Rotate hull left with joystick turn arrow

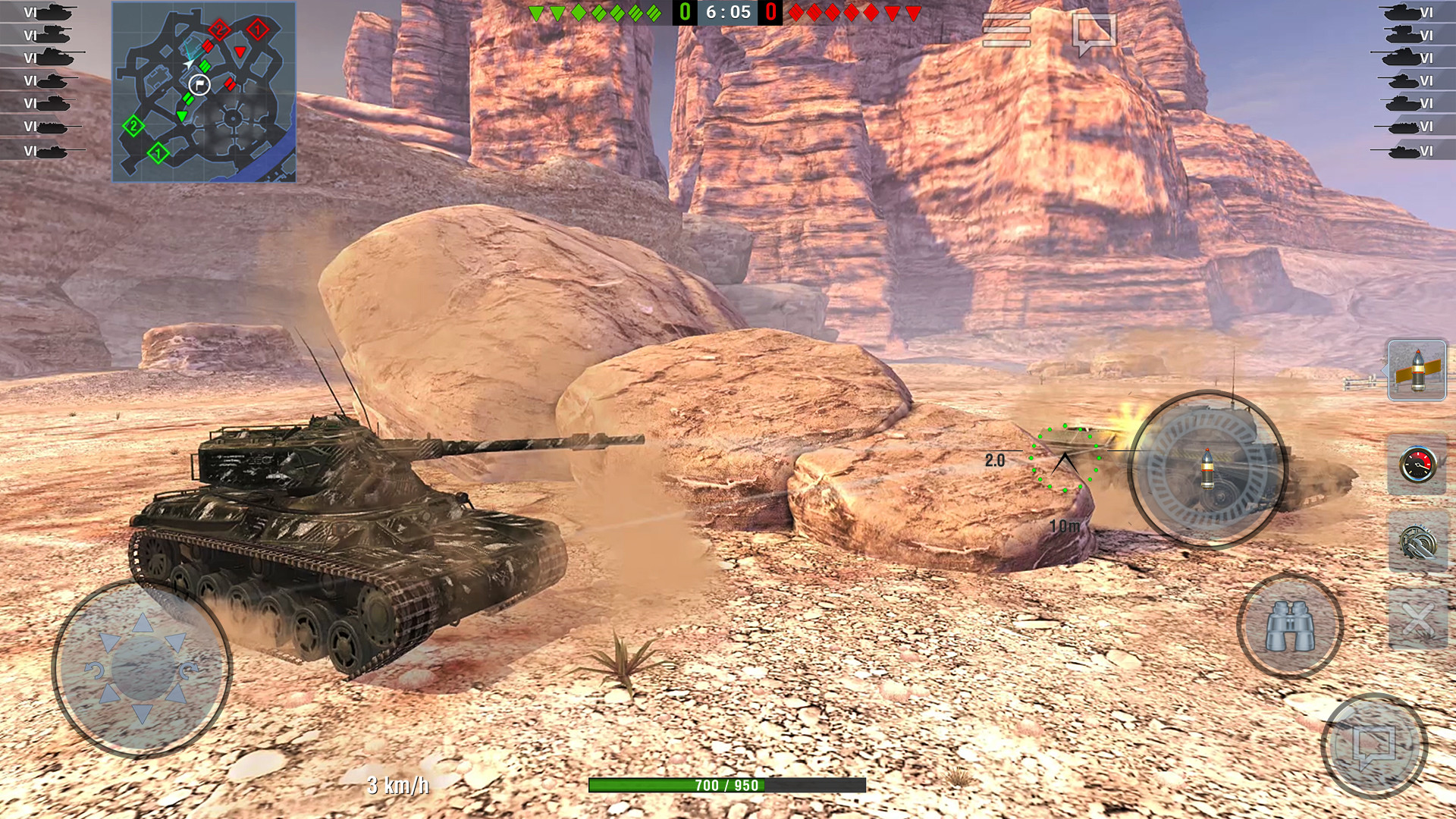[94, 670]
